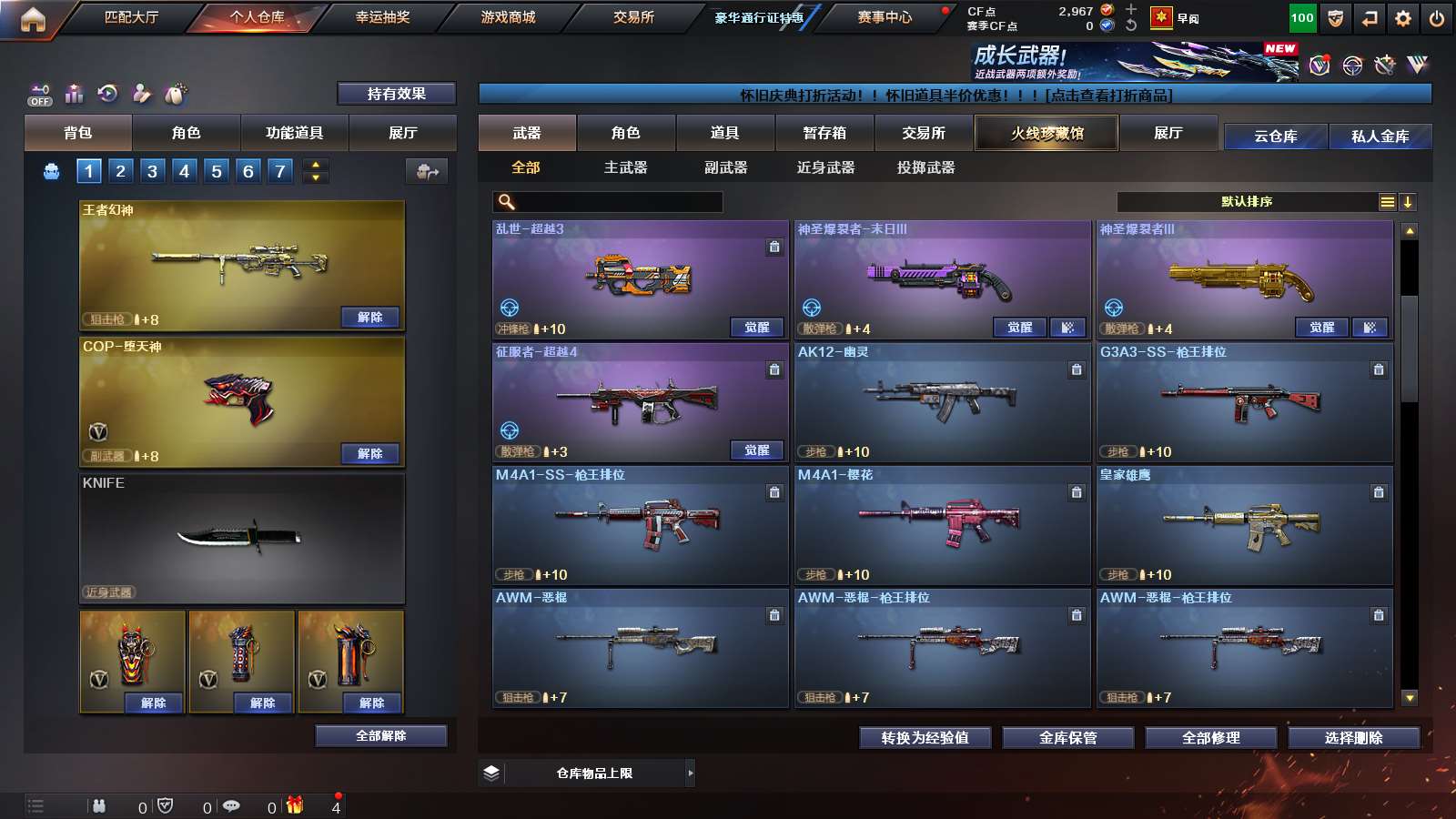Toggle the OFF key effect switch
Screen dimensions: 1456x819
pos(40,96)
